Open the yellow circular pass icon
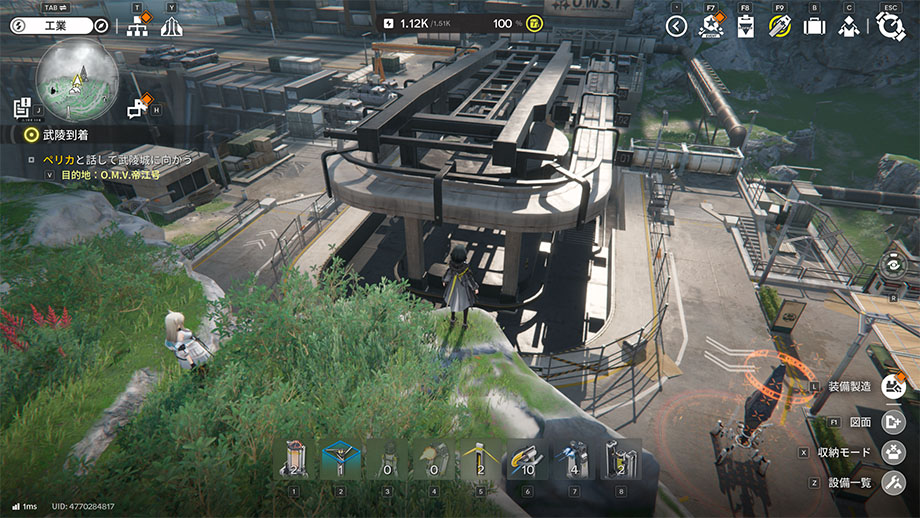This screenshot has width=920, height=518. click(x=780, y=26)
